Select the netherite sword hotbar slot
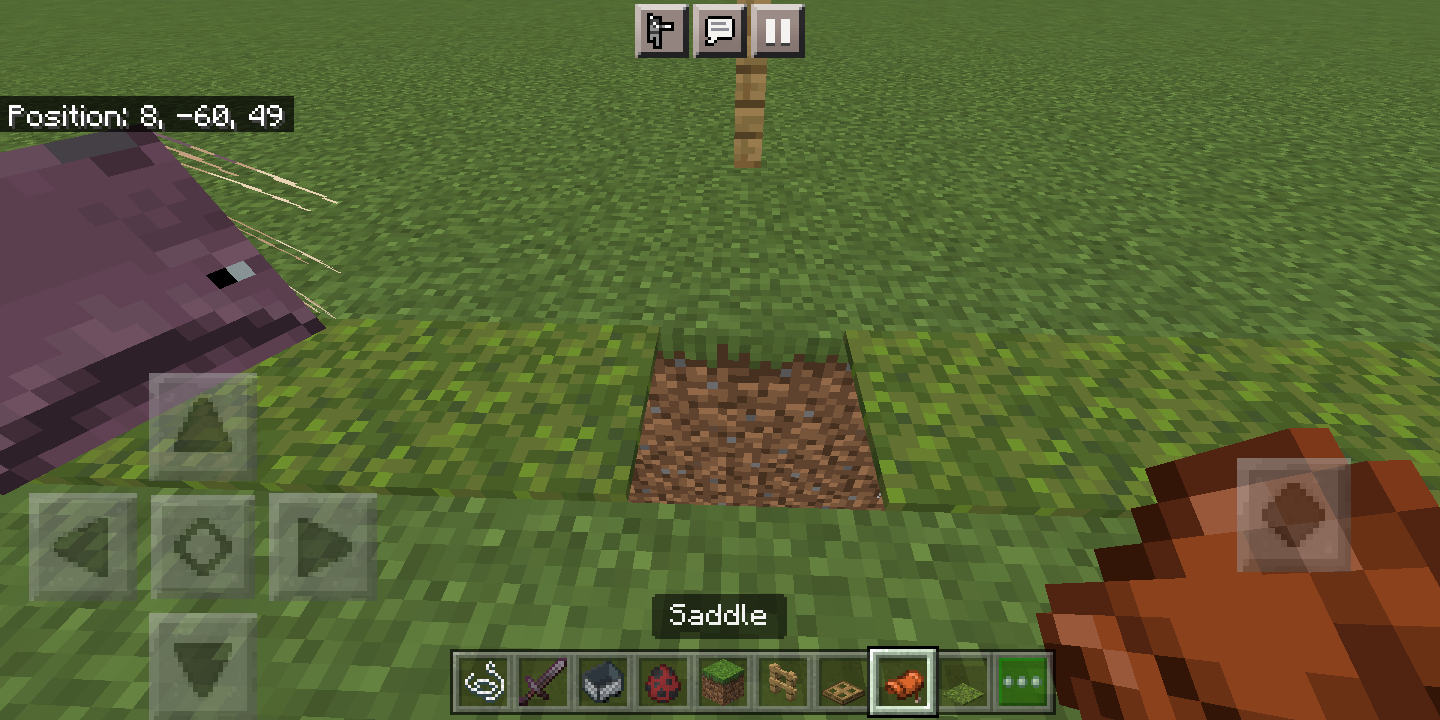 click(545, 679)
